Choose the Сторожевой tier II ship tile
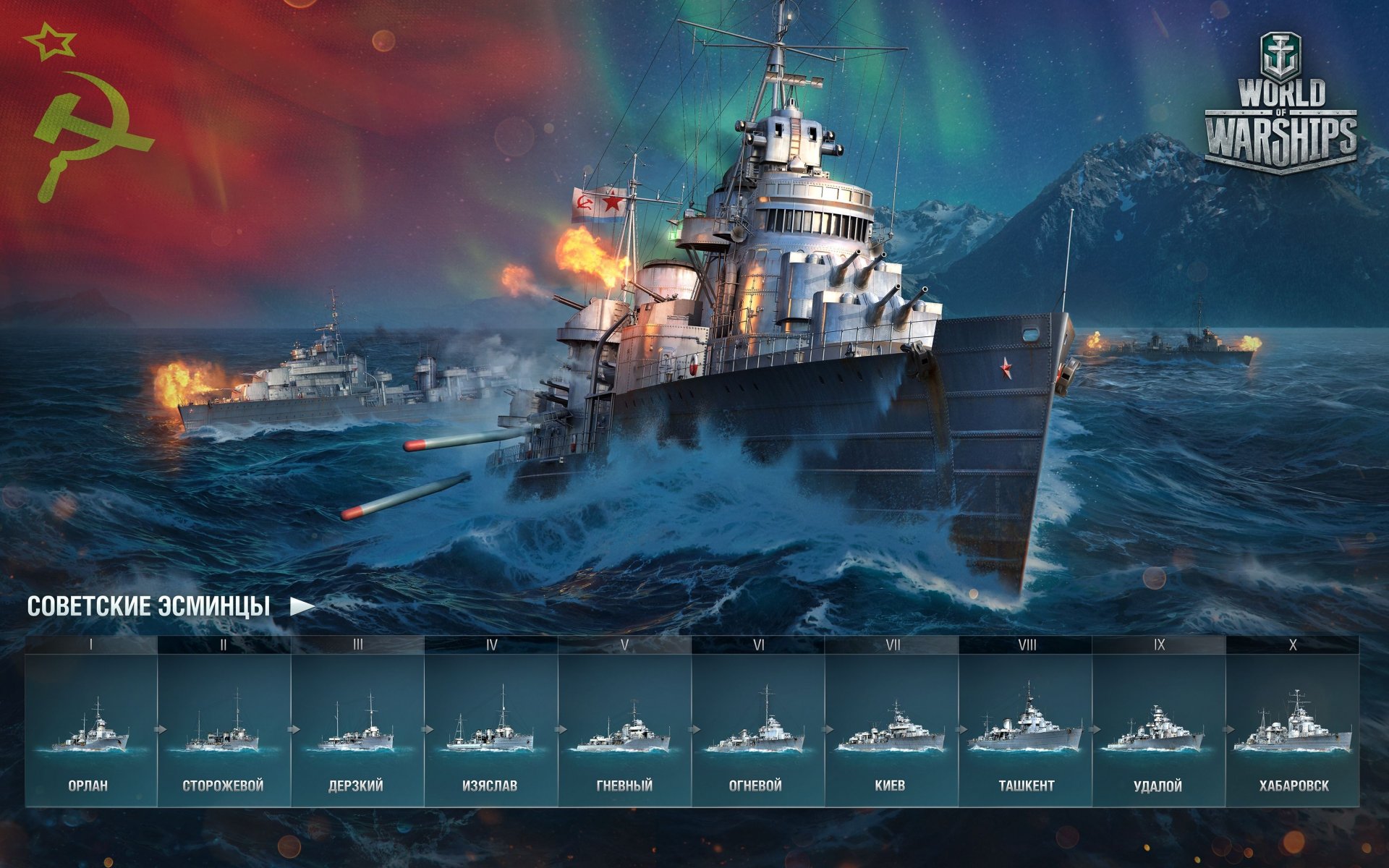 [224, 731]
